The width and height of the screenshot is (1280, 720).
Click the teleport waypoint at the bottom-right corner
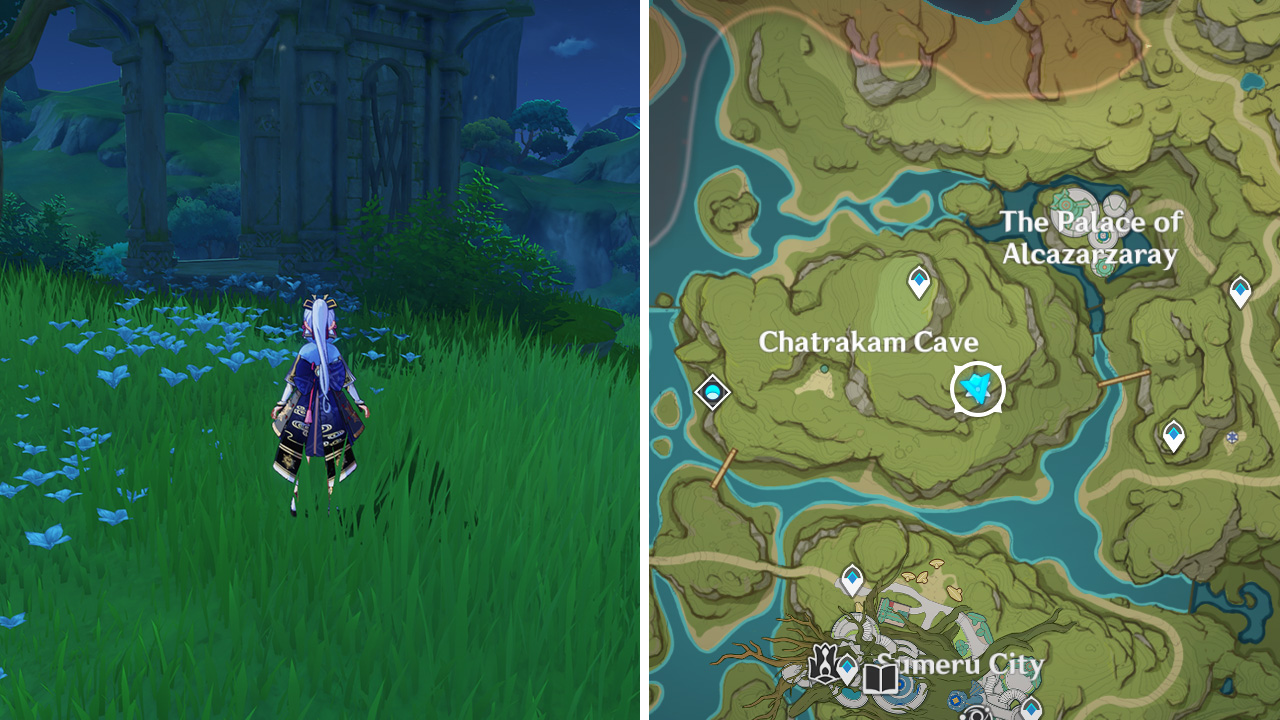(x=1032, y=708)
